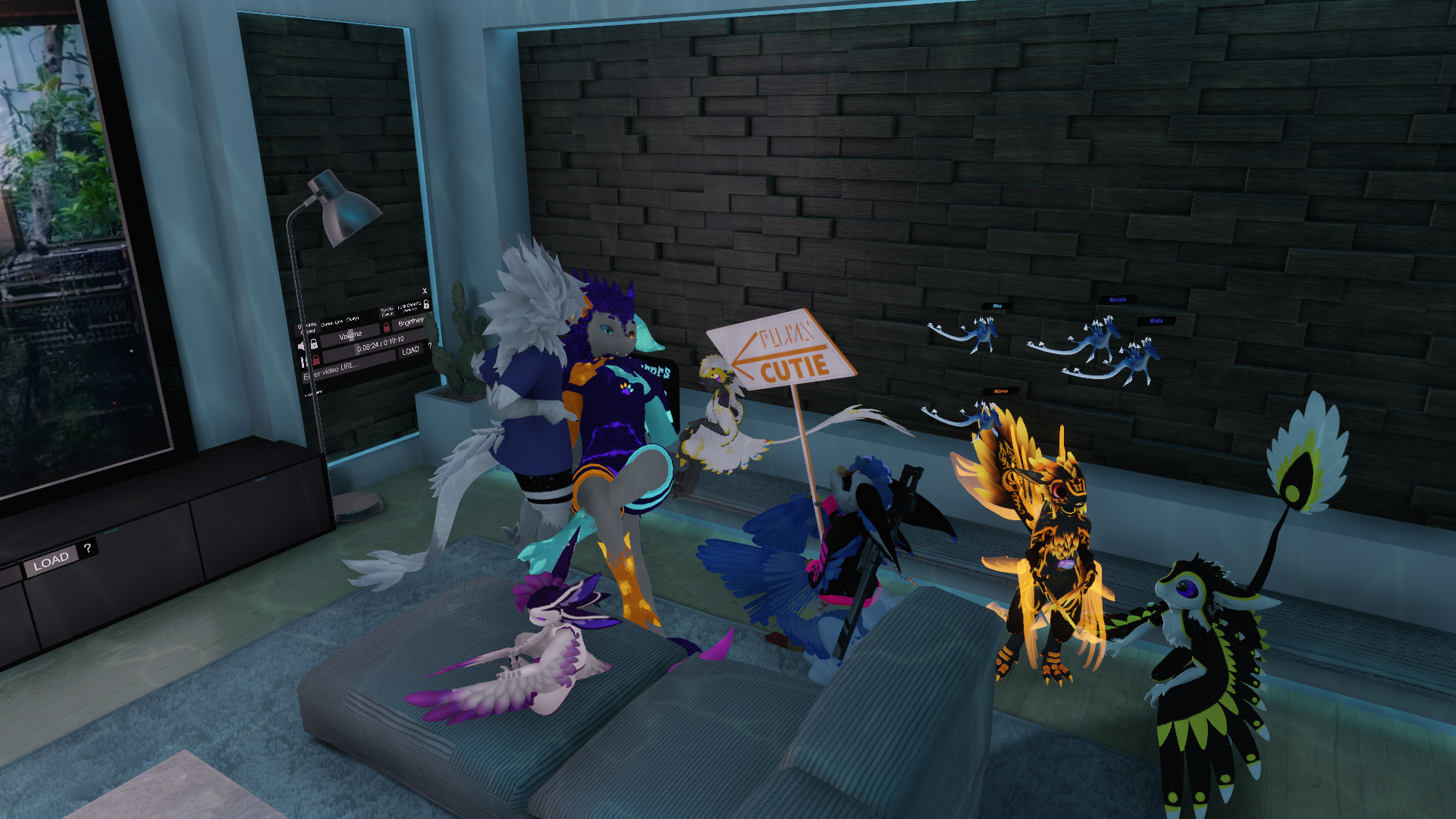This screenshot has height=819, width=1456.
Task: Pause the video with the pause icon
Action: tap(305, 362)
